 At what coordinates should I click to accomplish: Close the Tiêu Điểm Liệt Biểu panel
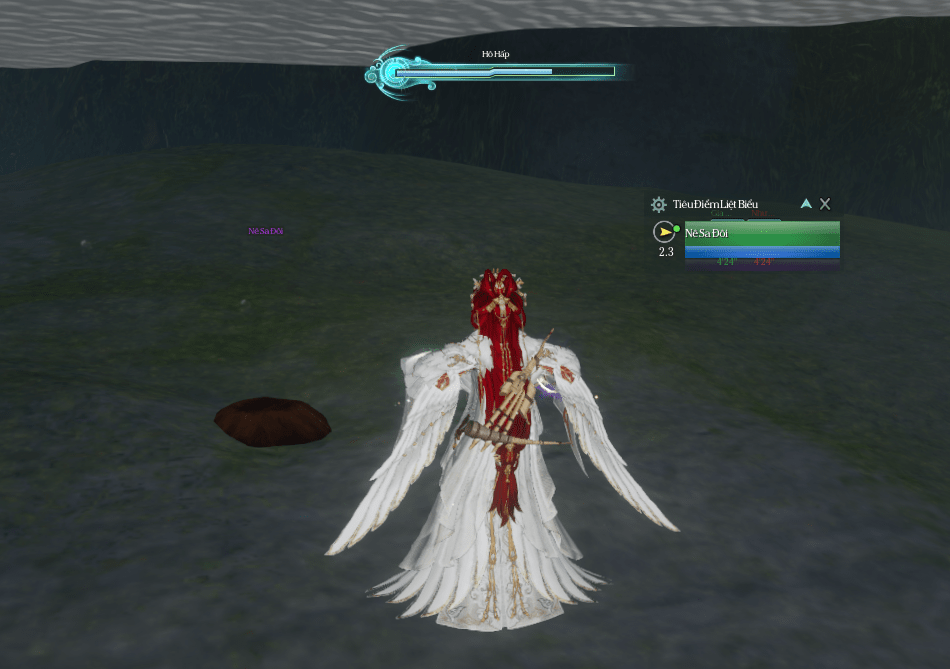pos(825,203)
